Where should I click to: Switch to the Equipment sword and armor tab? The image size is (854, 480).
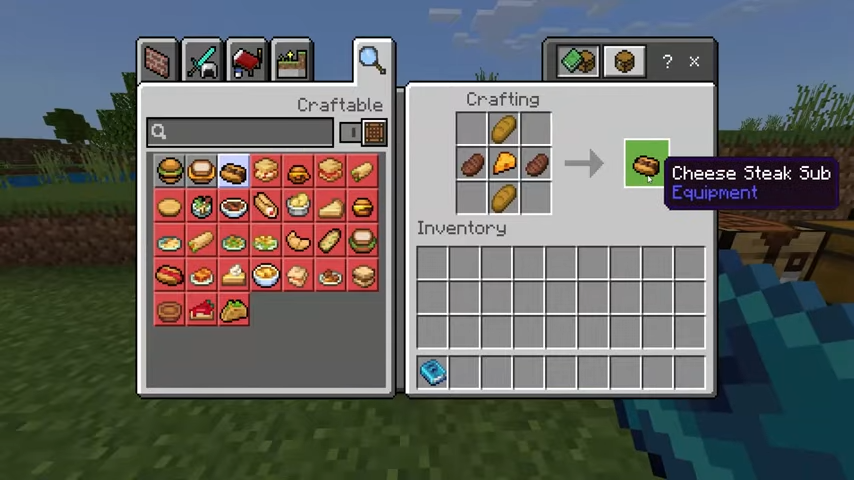point(203,61)
